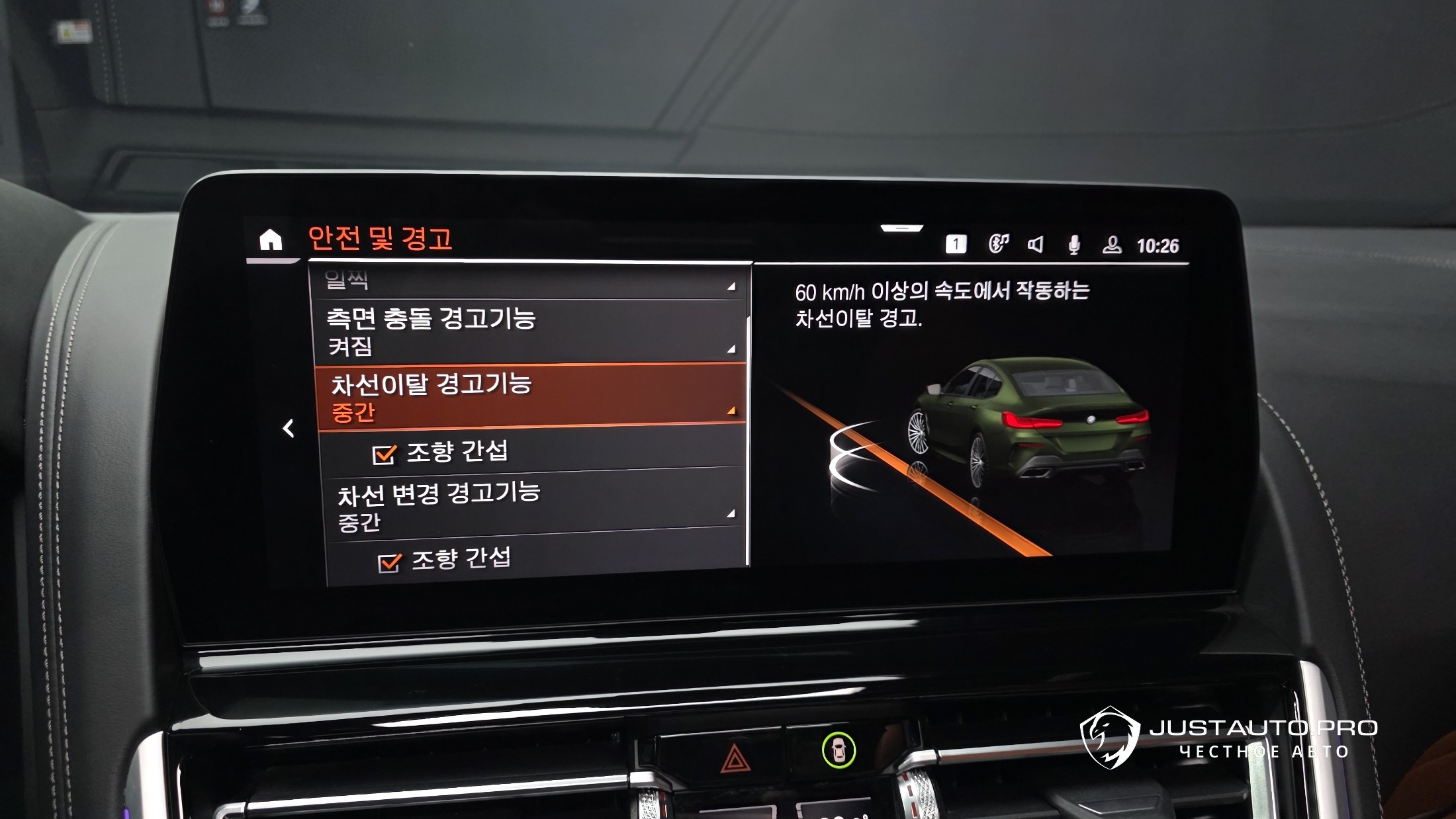Image resolution: width=1456 pixels, height=819 pixels.
Task: Toggle 조향 간섭 checkbox under 차선이탈 경고기능
Action: (x=384, y=454)
